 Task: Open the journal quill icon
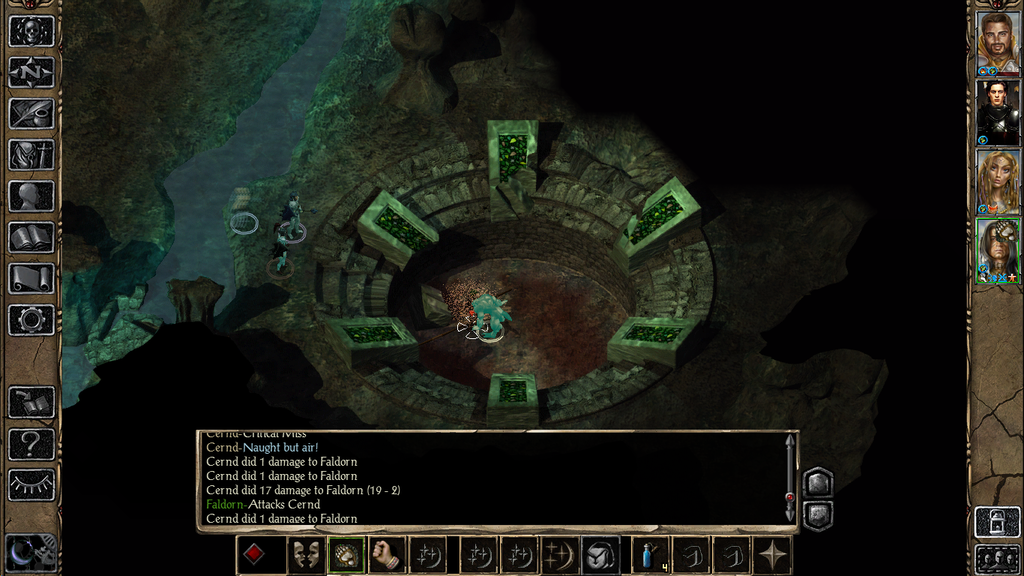point(31,113)
